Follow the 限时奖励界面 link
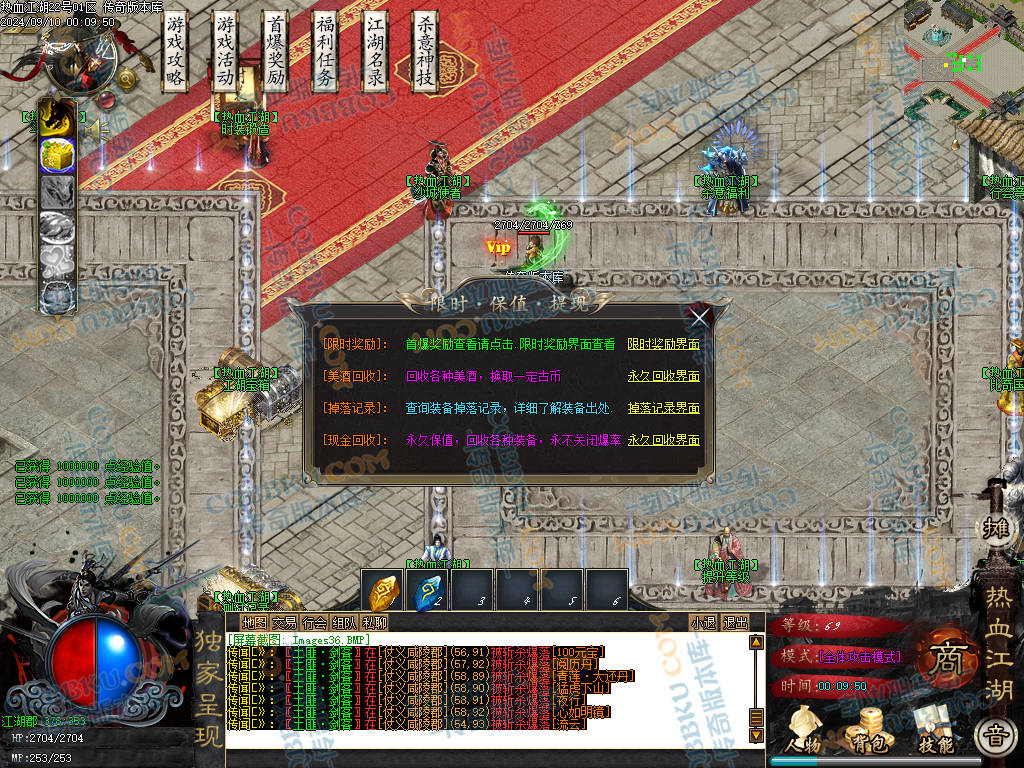Screen dimensions: 1024x768 (x=663, y=344)
